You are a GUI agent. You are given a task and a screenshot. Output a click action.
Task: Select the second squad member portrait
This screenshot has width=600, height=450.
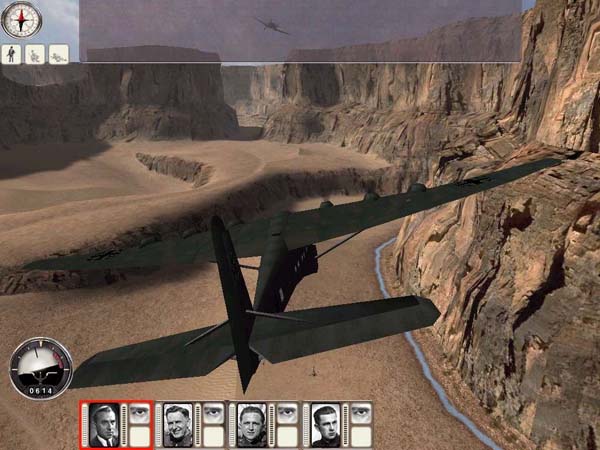click(177, 424)
